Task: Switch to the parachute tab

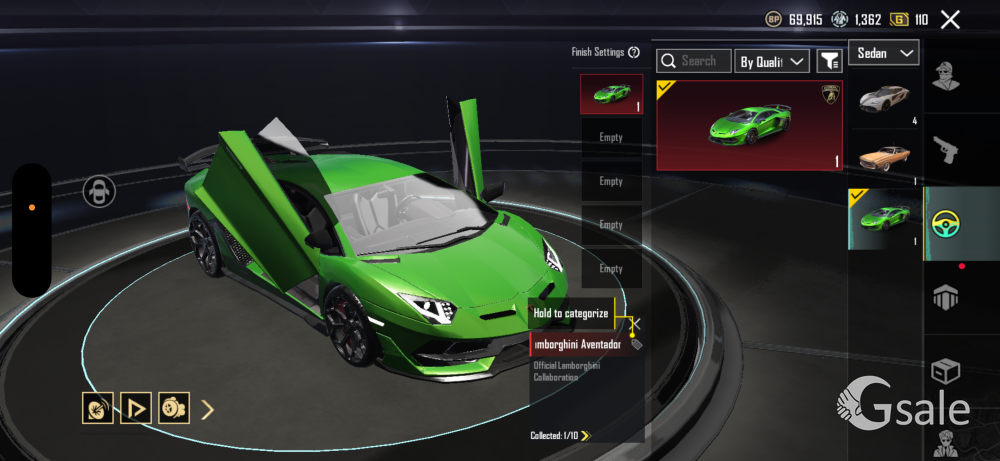Action: pyautogui.click(x=946, y=296)
